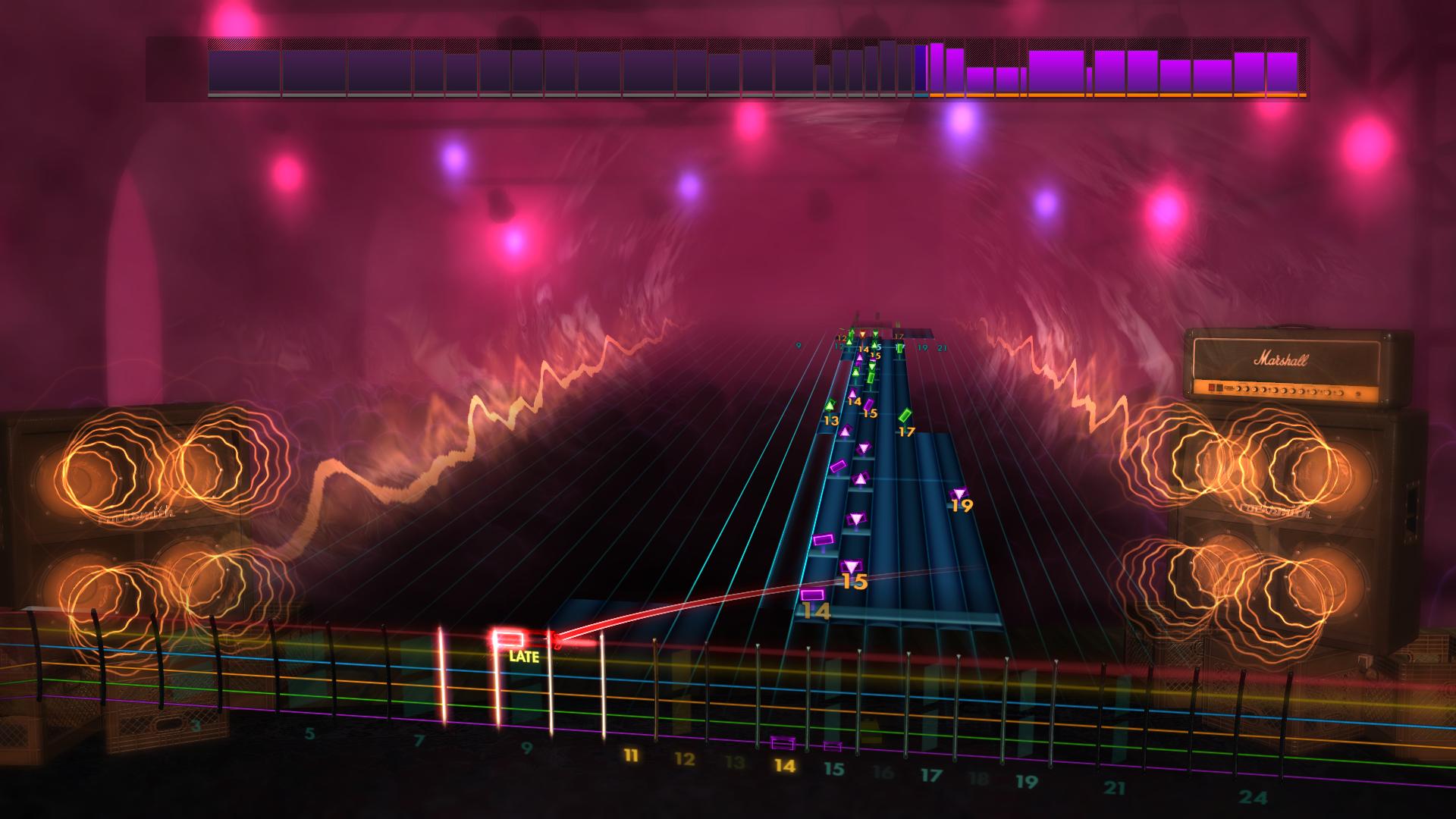Click the green hammer-on note above fret 13
Viewport: 1456px width, 819px height.
tap(830, 405)
